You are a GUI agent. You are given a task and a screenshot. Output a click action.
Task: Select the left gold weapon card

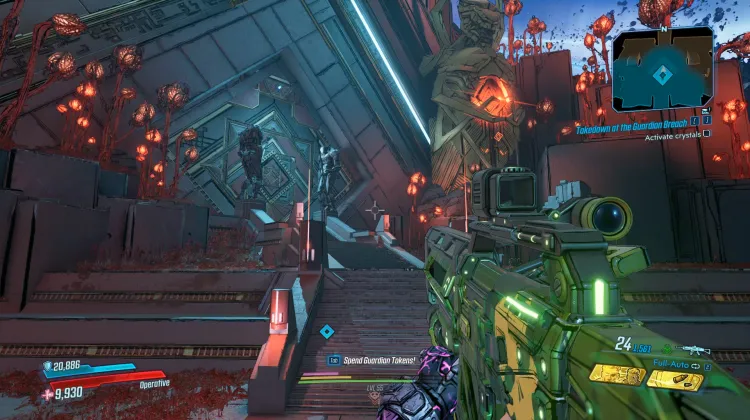tap(615, 374)
